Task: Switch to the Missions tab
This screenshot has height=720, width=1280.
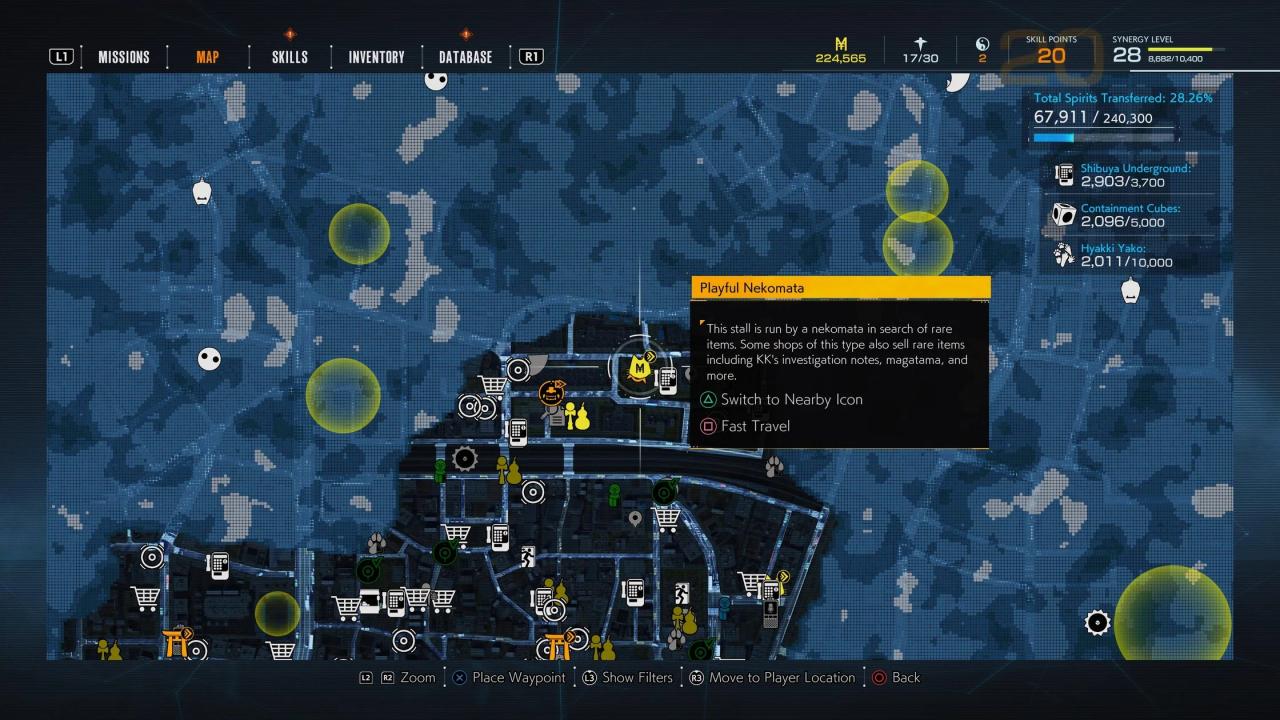Action: [124, 57]
